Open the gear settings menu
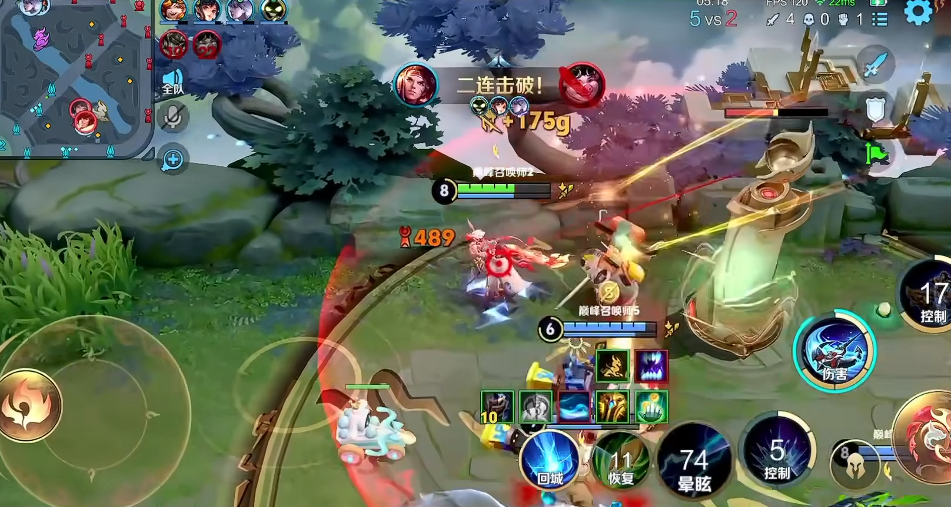 tap(916, 12)
